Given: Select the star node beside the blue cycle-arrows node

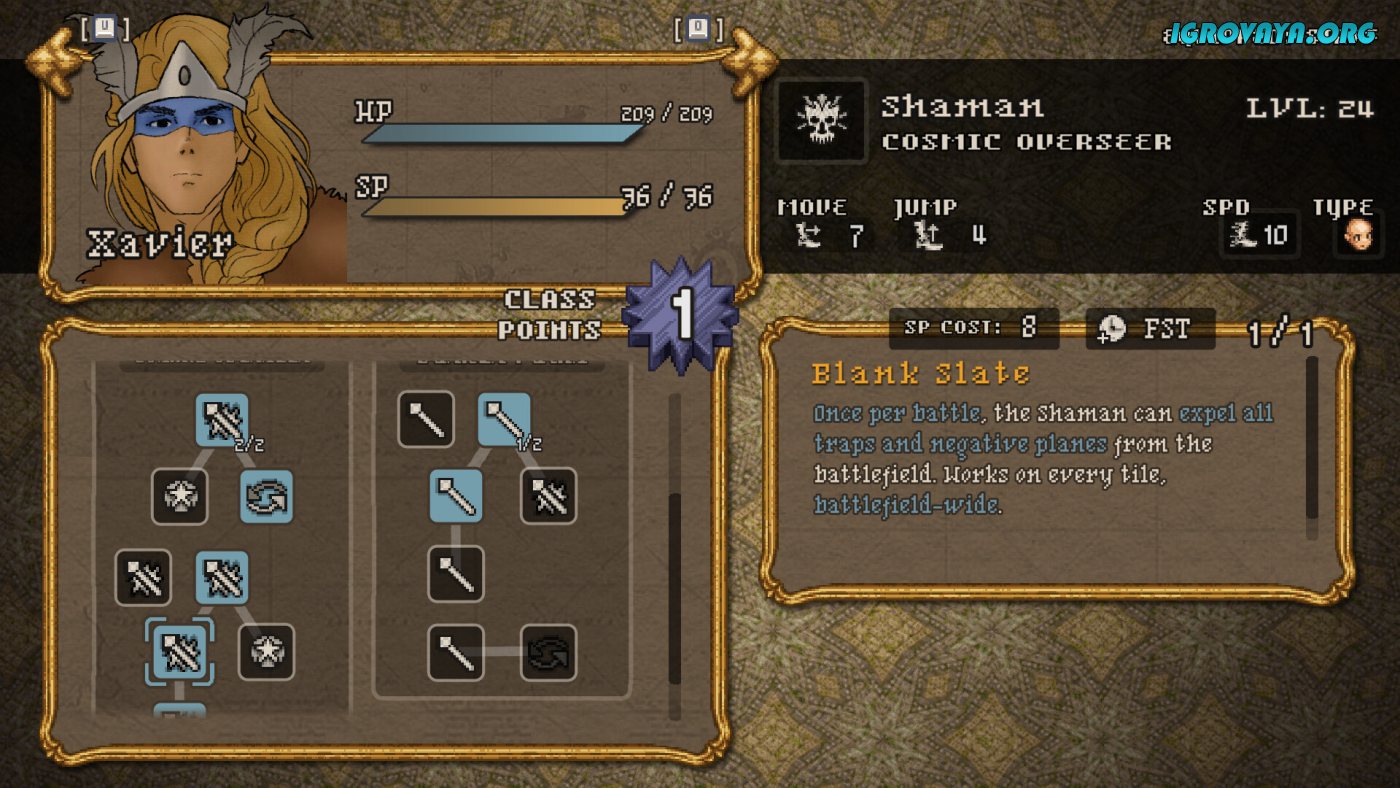Looking at the screenshot, I should [x=180, y=497].
